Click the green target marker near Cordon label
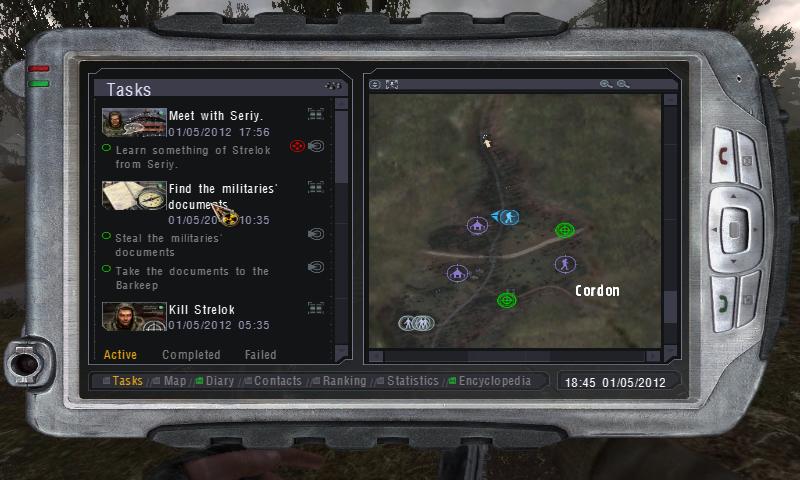 pos(564,230)
